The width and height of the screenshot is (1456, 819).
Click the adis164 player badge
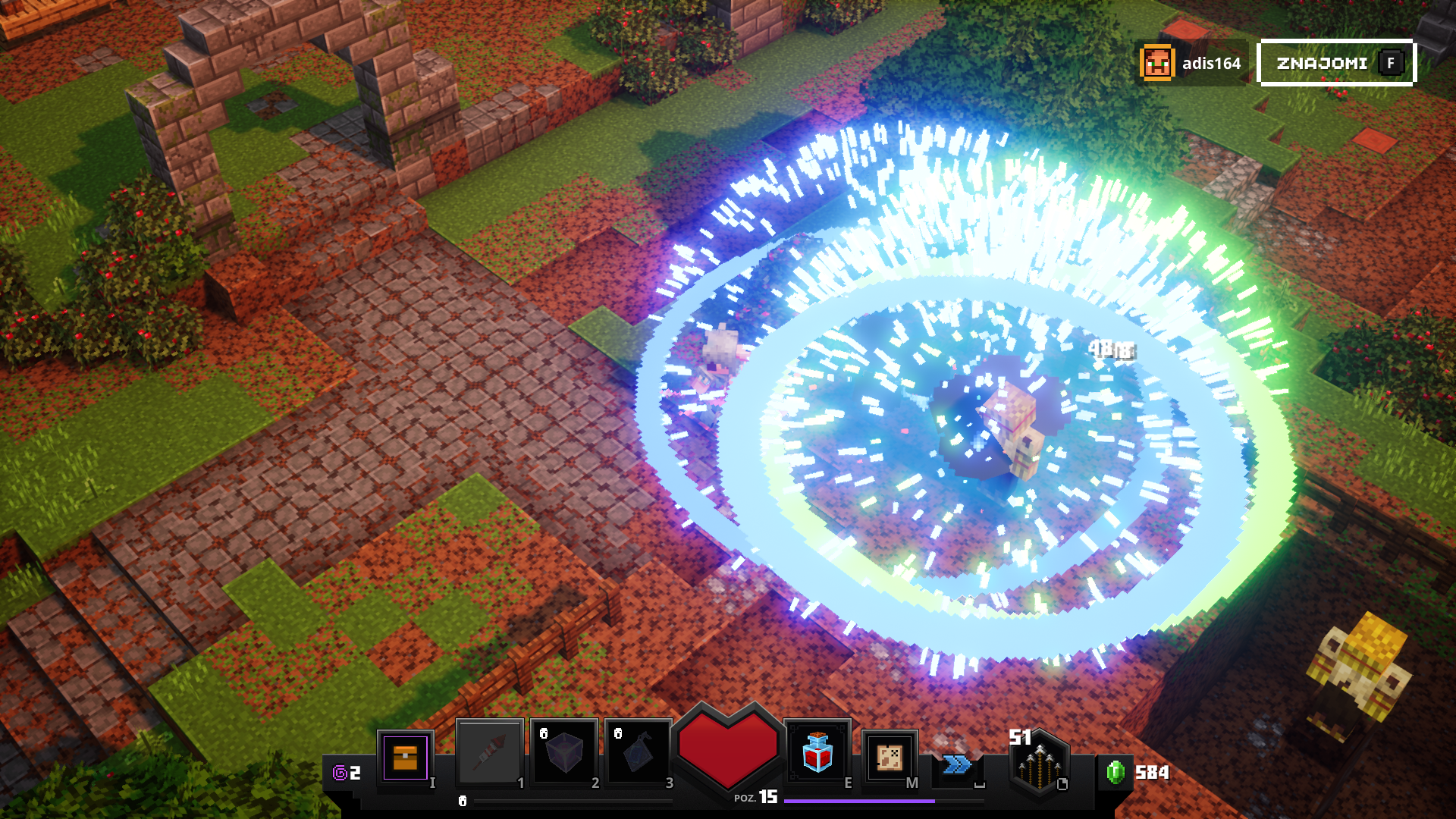(1191, 63)
